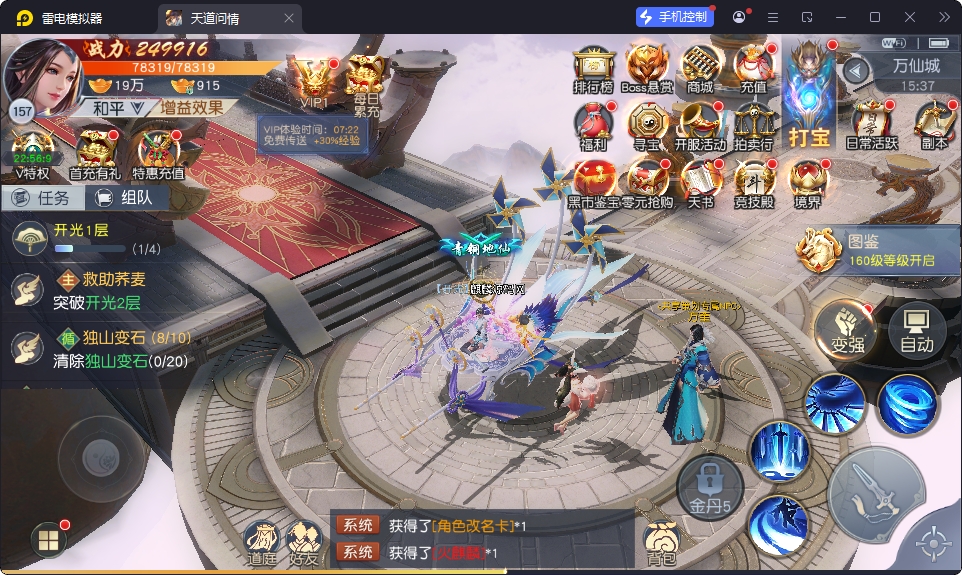Open the 副本 dungeon menu

(x=934, y=125)
